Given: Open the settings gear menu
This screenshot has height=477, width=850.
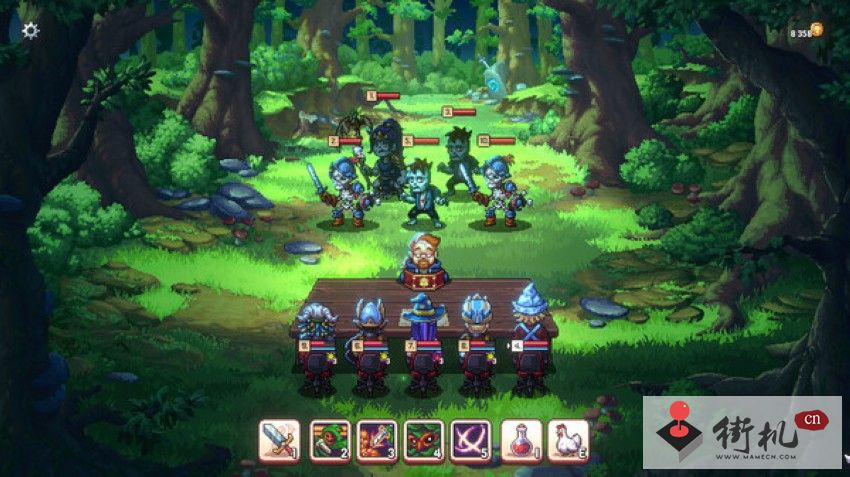Looking at the screenshot, I should tap(31, 30).
